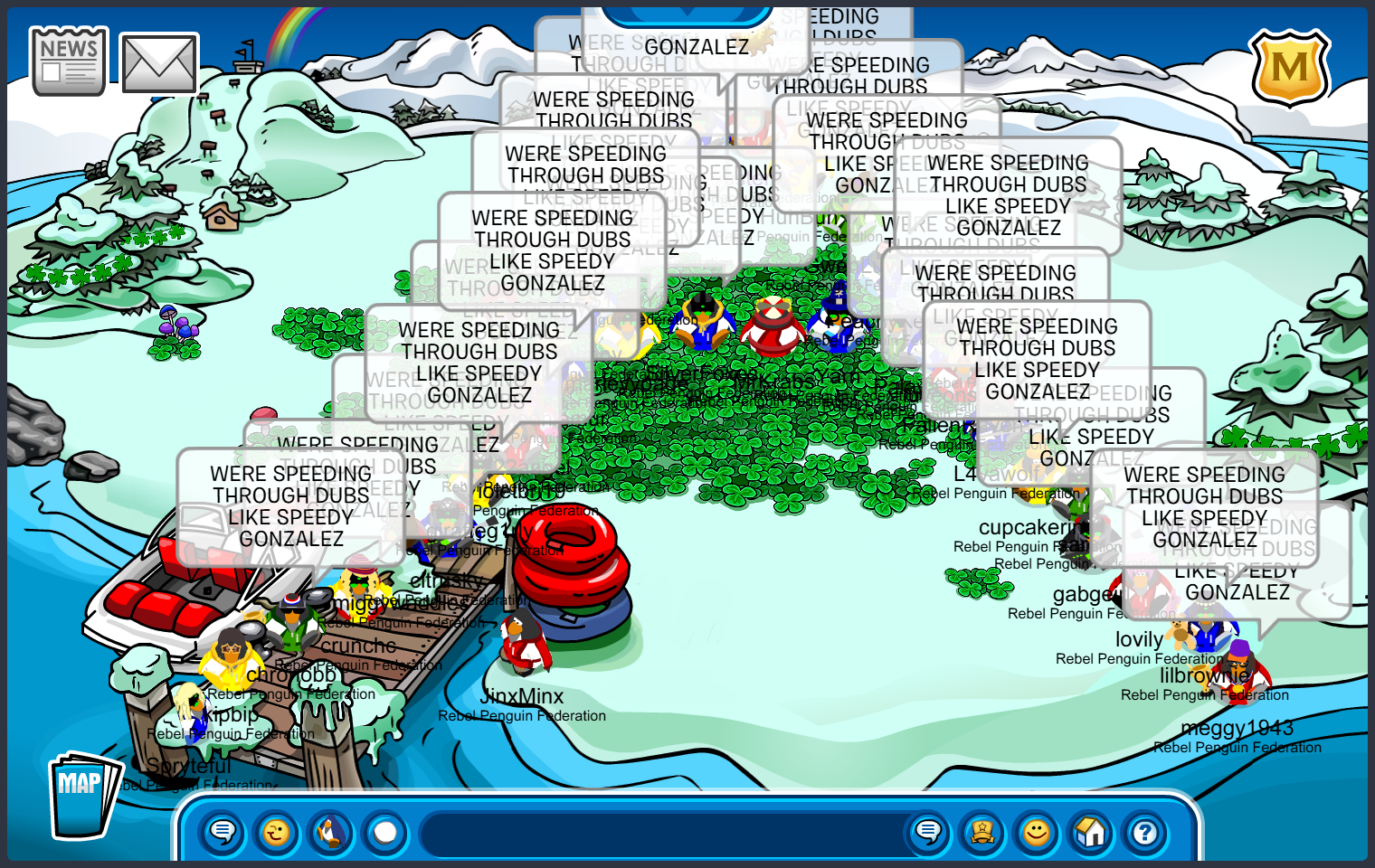Open the News newspaper
This screenshot has height=868, width=1375.
click(x=69, y=61)
